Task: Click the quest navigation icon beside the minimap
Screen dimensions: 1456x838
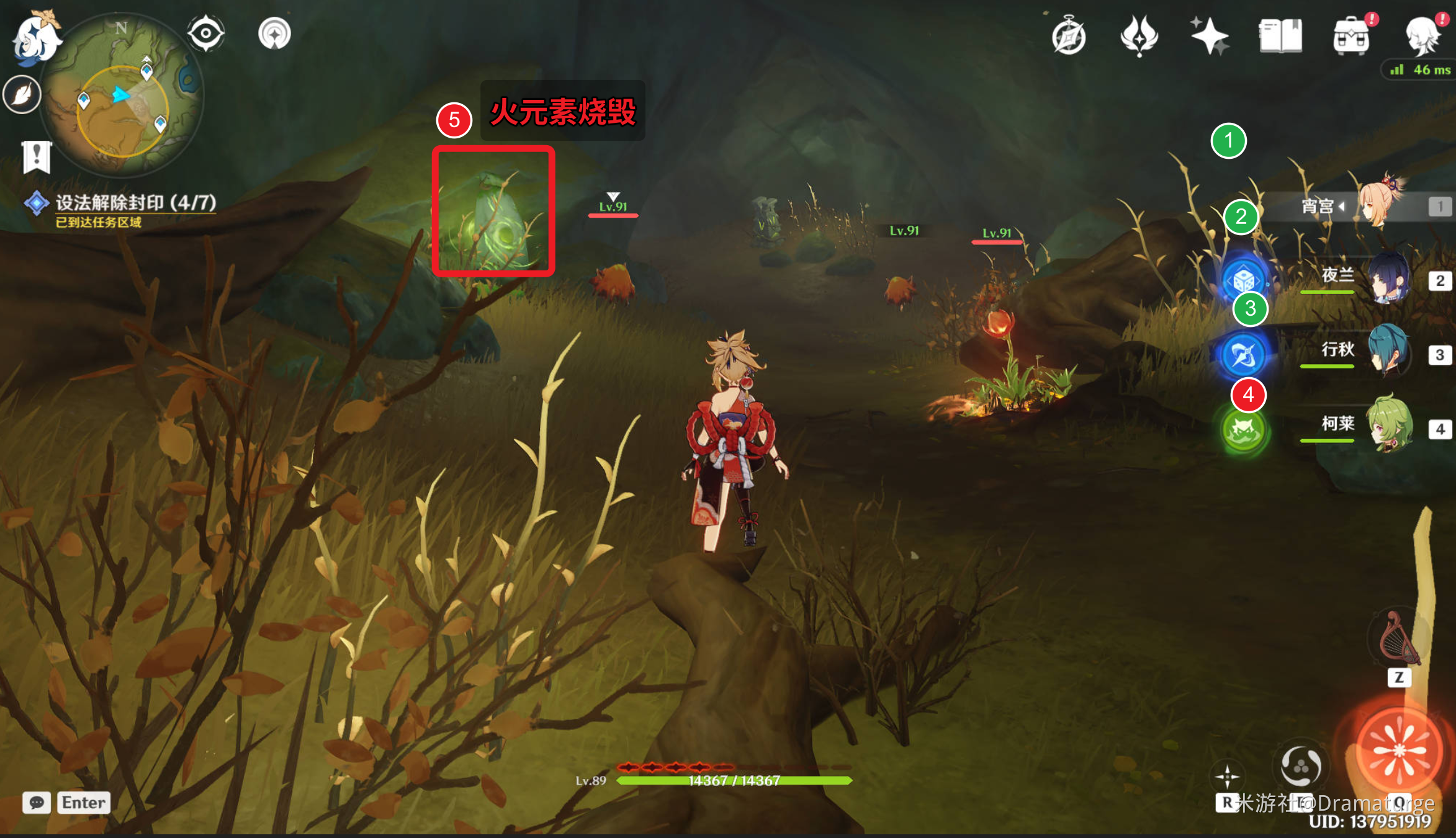Action: [274, 33]
